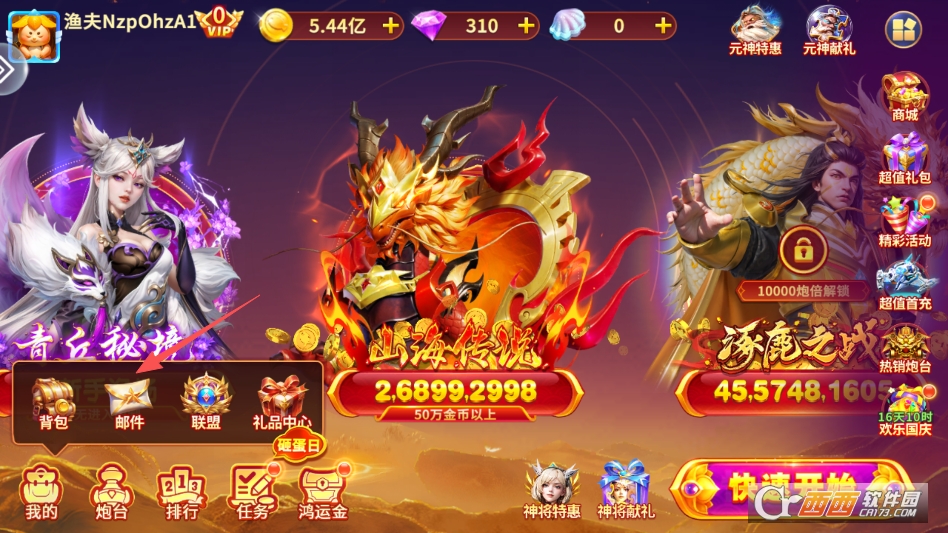Add purple diamonds with the plus button
948x533 pixels.
[x=527, y=26]
